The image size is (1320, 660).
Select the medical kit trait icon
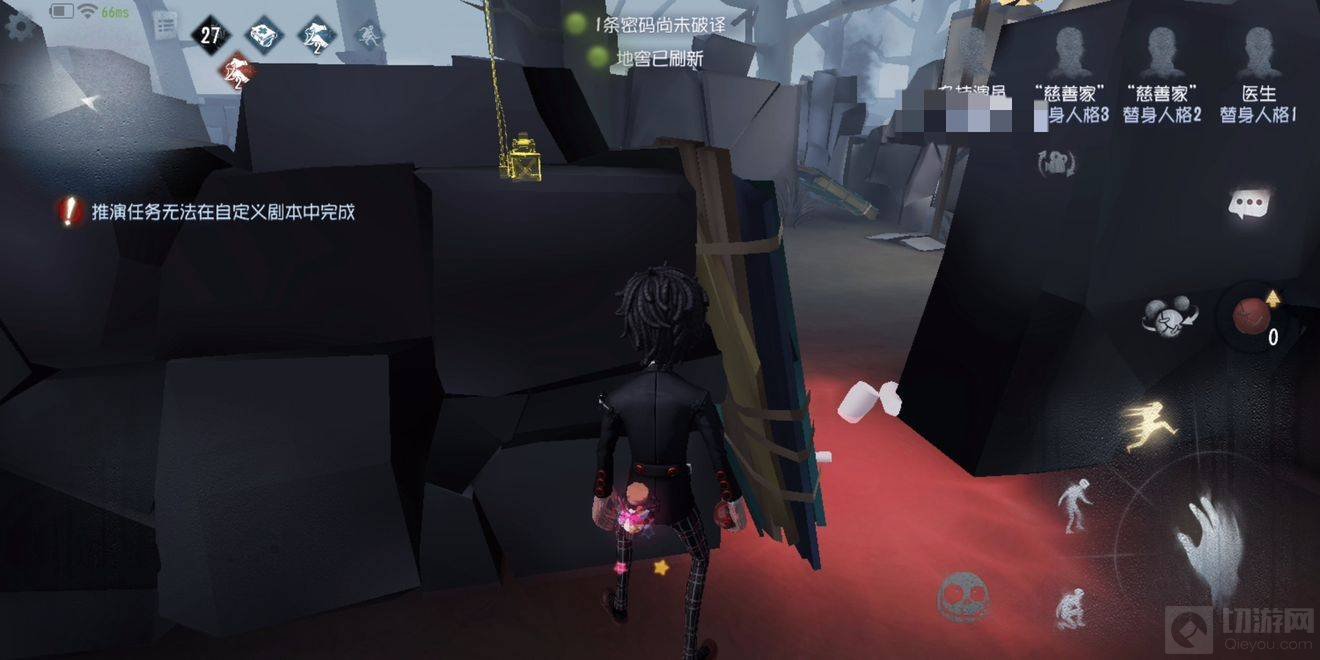[263, 36]
